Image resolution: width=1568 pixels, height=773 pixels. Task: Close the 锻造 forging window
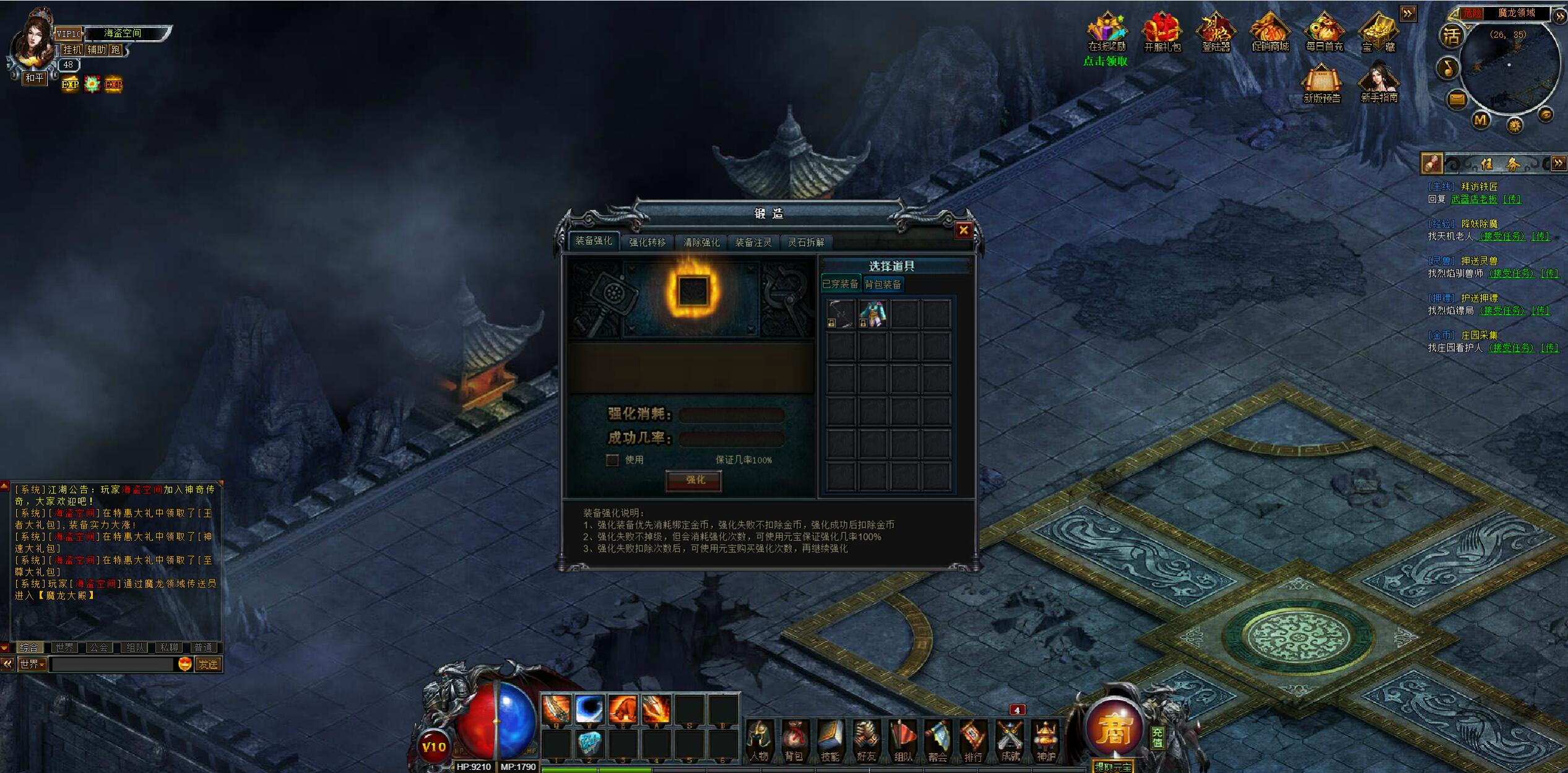963,230
